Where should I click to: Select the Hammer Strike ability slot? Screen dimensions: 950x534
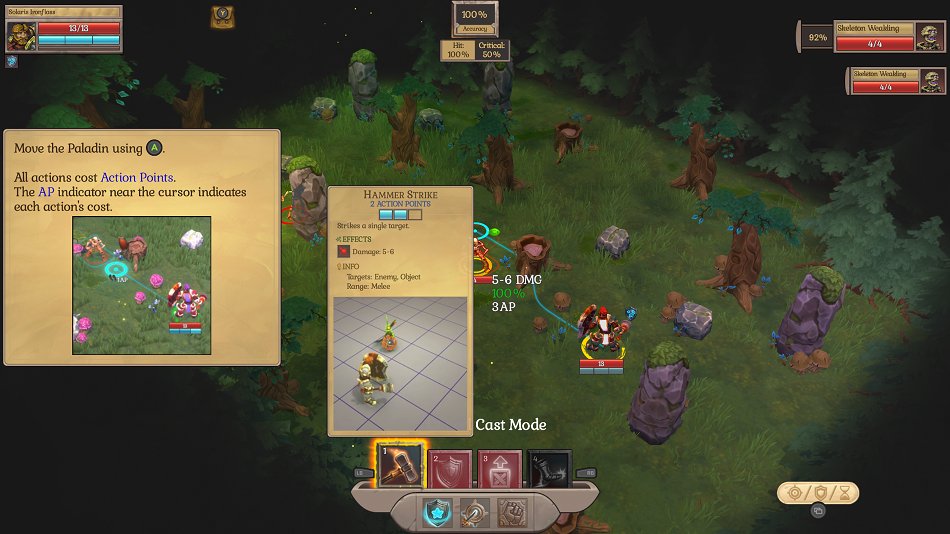coord(400,466)
